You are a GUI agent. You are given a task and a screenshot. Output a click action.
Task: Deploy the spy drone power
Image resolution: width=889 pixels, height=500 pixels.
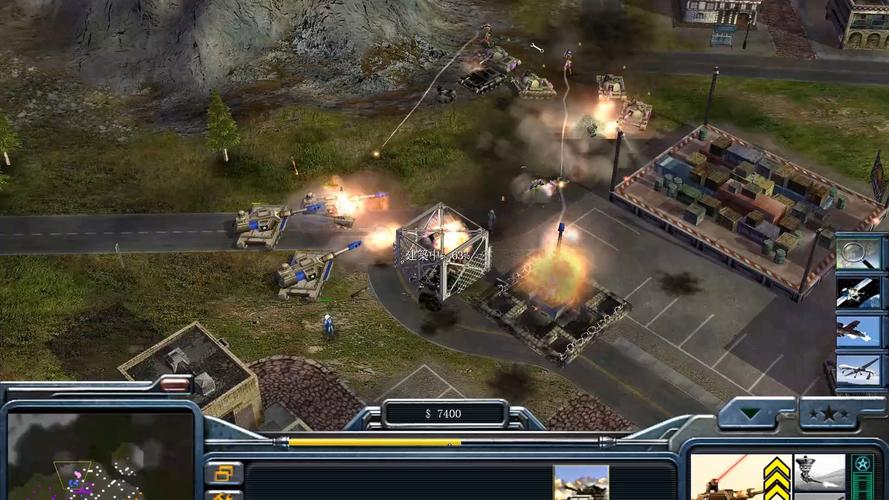(x=858, y=370)
